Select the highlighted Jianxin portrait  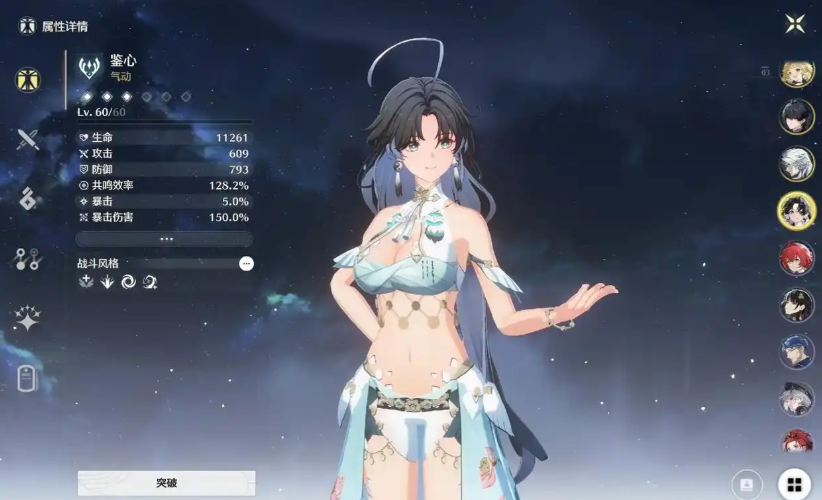[x=797, y=210]
